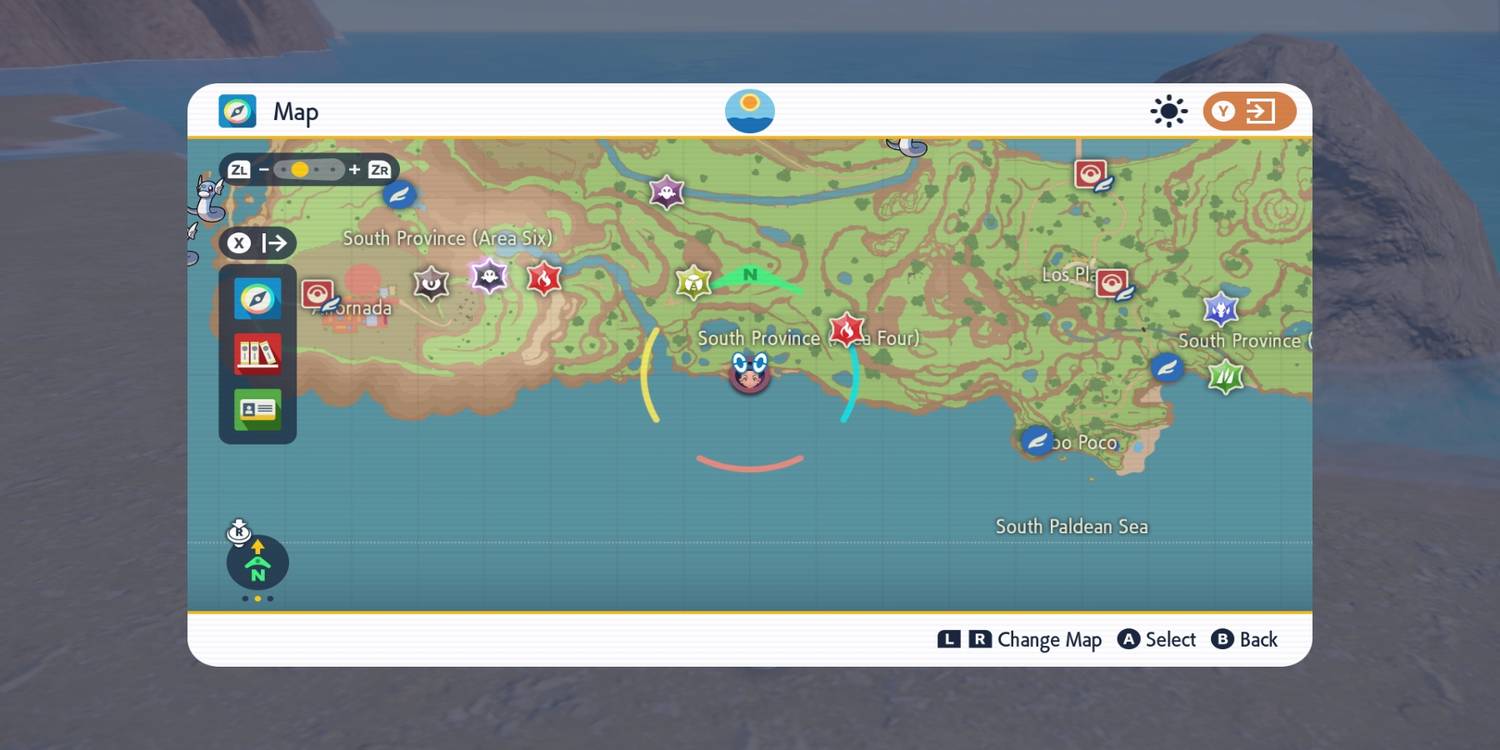
Task: Select the green grass Tera Raid crystal
Action: [1224, 376]
